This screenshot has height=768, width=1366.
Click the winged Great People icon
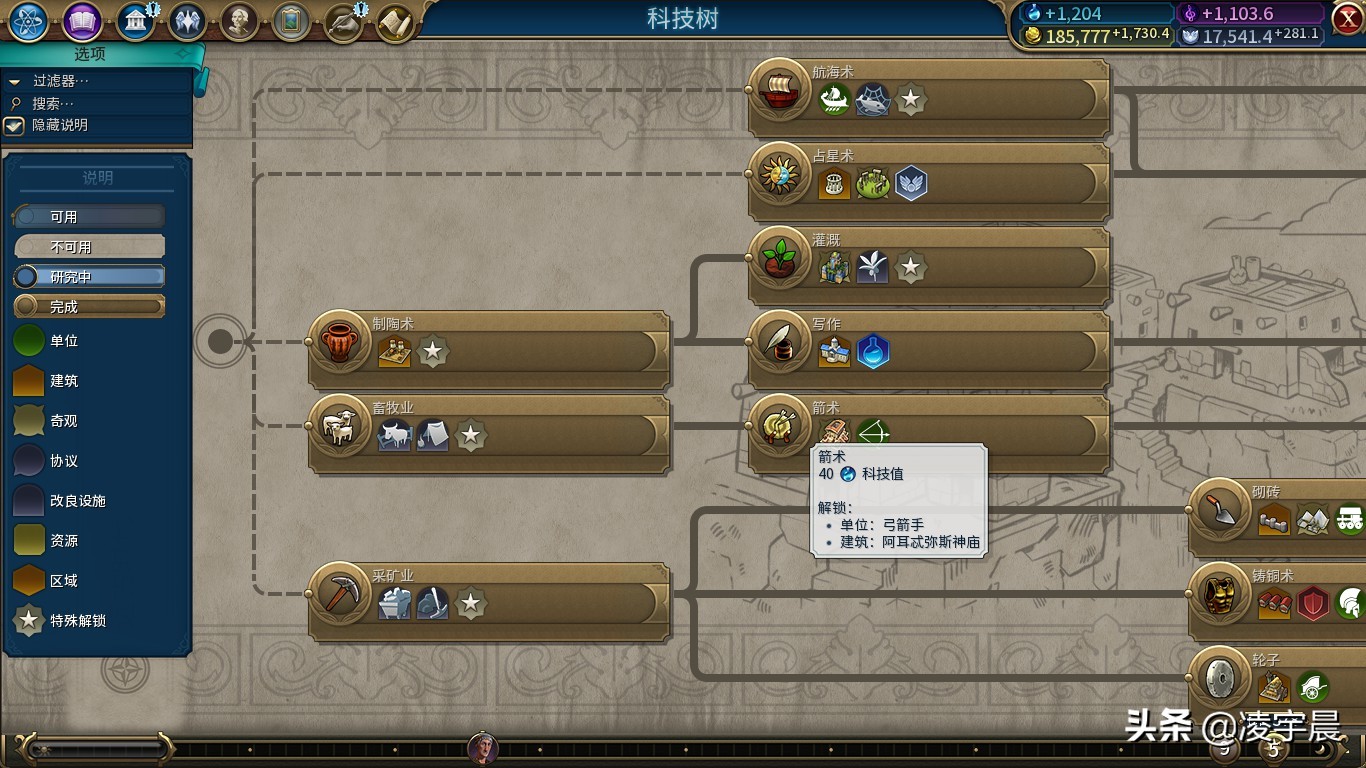pyautogui.click(x=188, y=22)
